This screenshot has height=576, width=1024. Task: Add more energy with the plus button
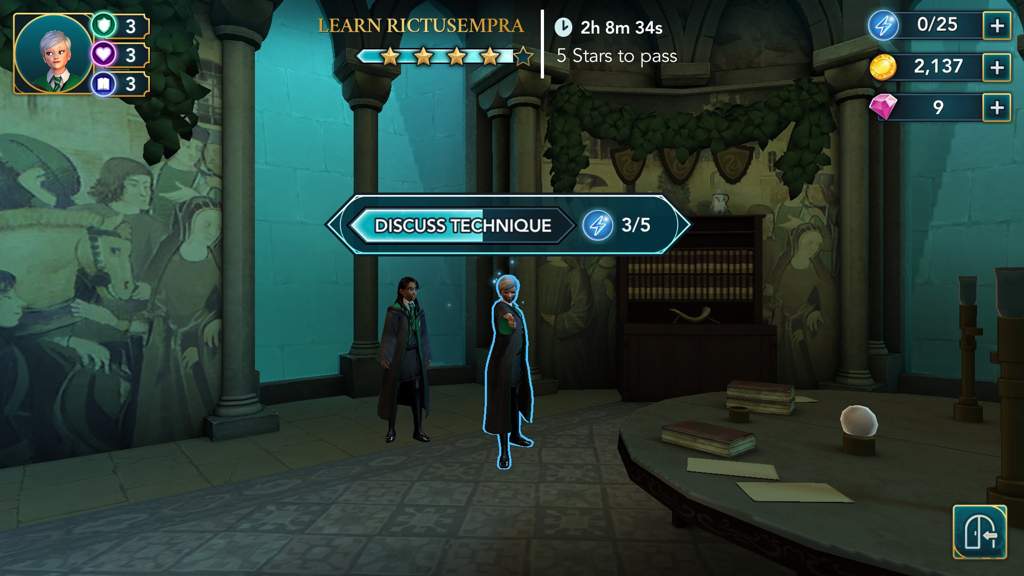pos(996,25)
